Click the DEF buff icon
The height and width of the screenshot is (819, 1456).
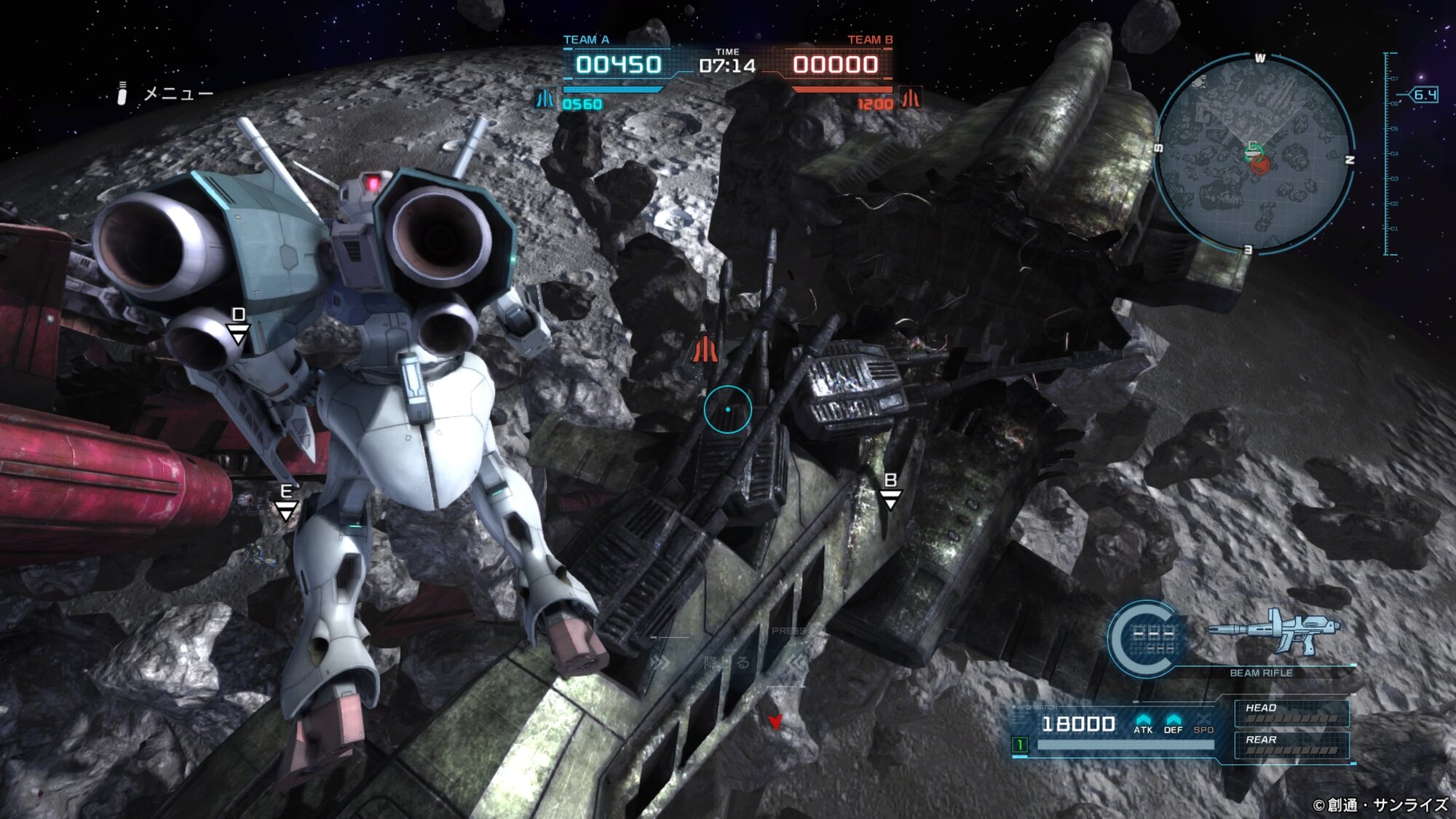coord(1173,723)
